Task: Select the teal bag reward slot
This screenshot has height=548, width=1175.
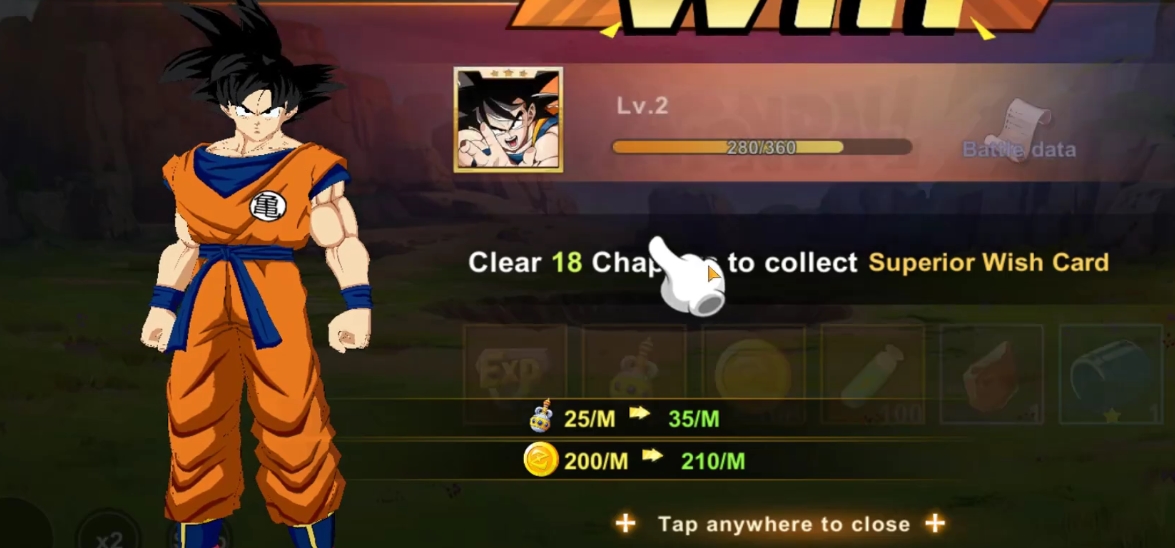Action: pos(1111,373)
